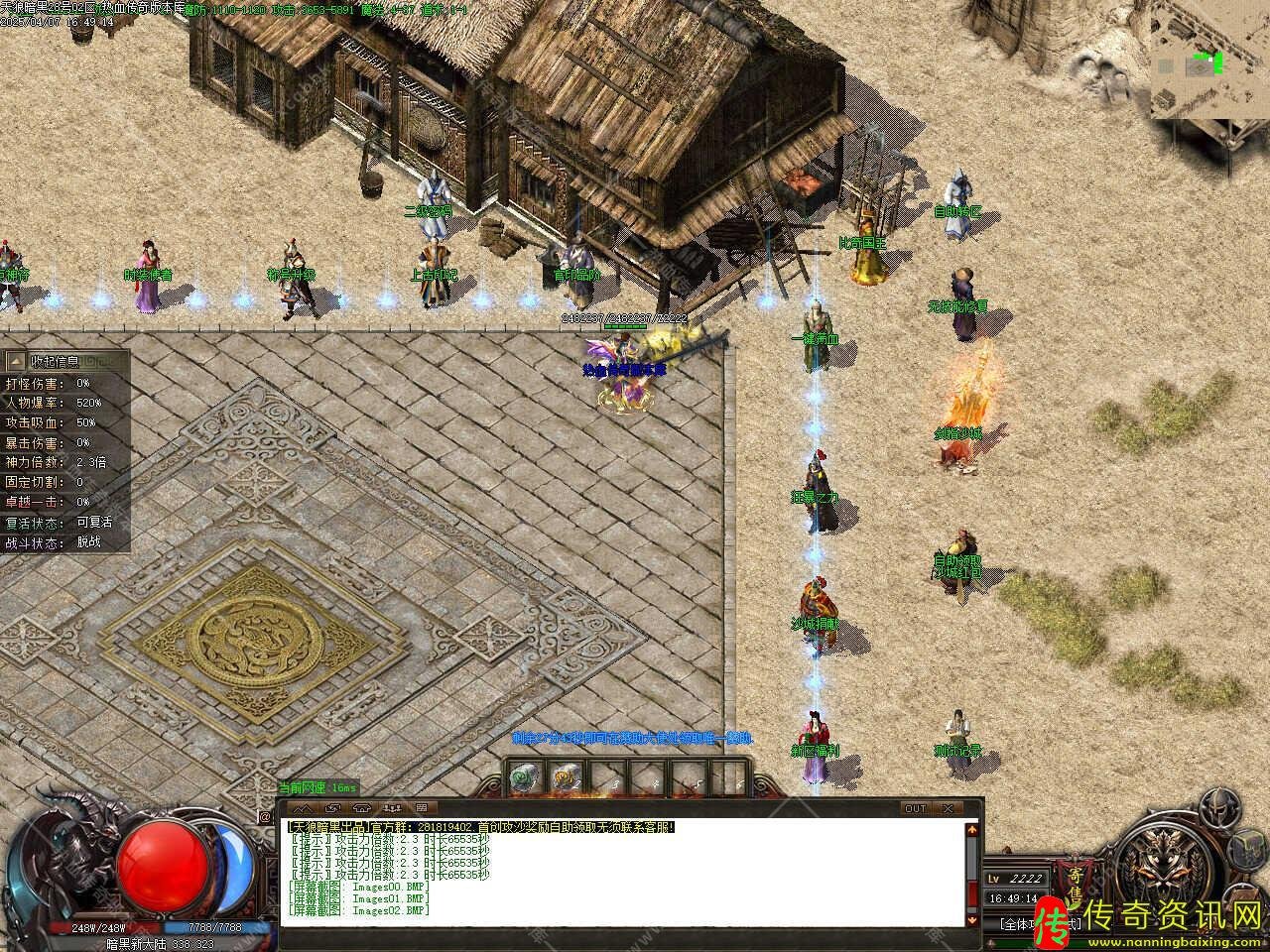Open the 寄售 consignment banner

1076,877
